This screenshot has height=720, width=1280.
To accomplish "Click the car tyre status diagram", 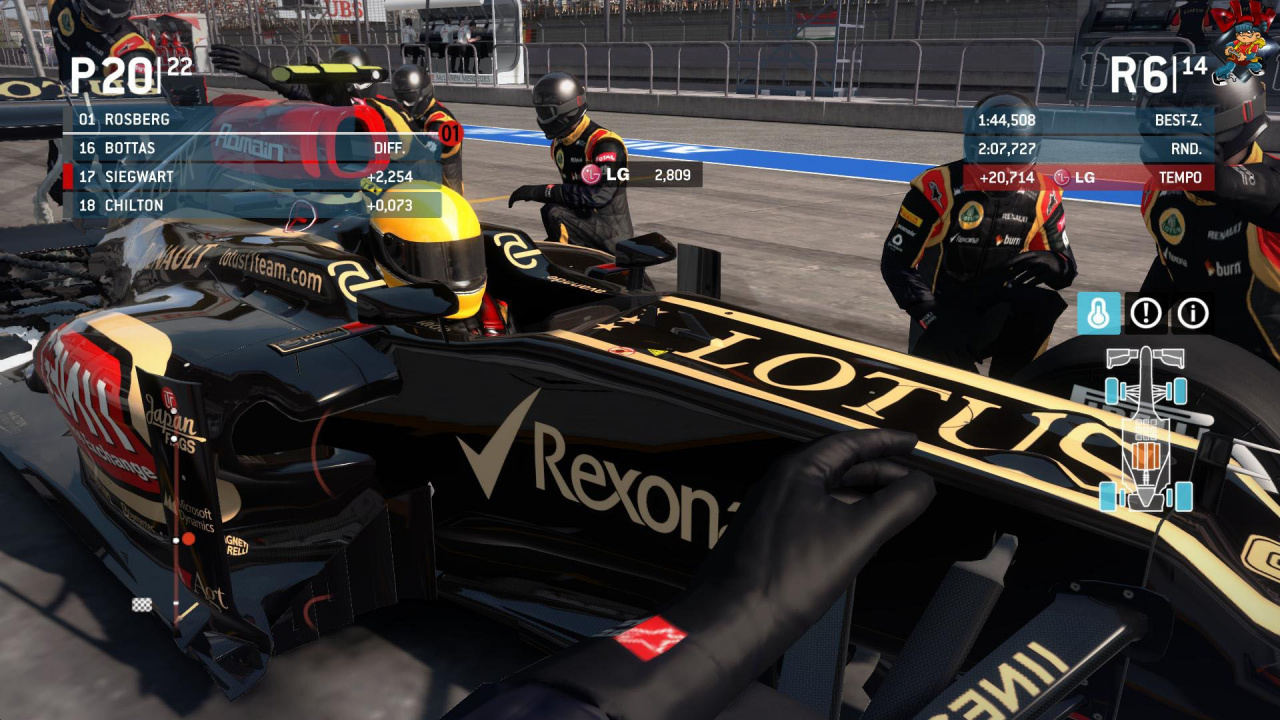I will [1146, 428].
